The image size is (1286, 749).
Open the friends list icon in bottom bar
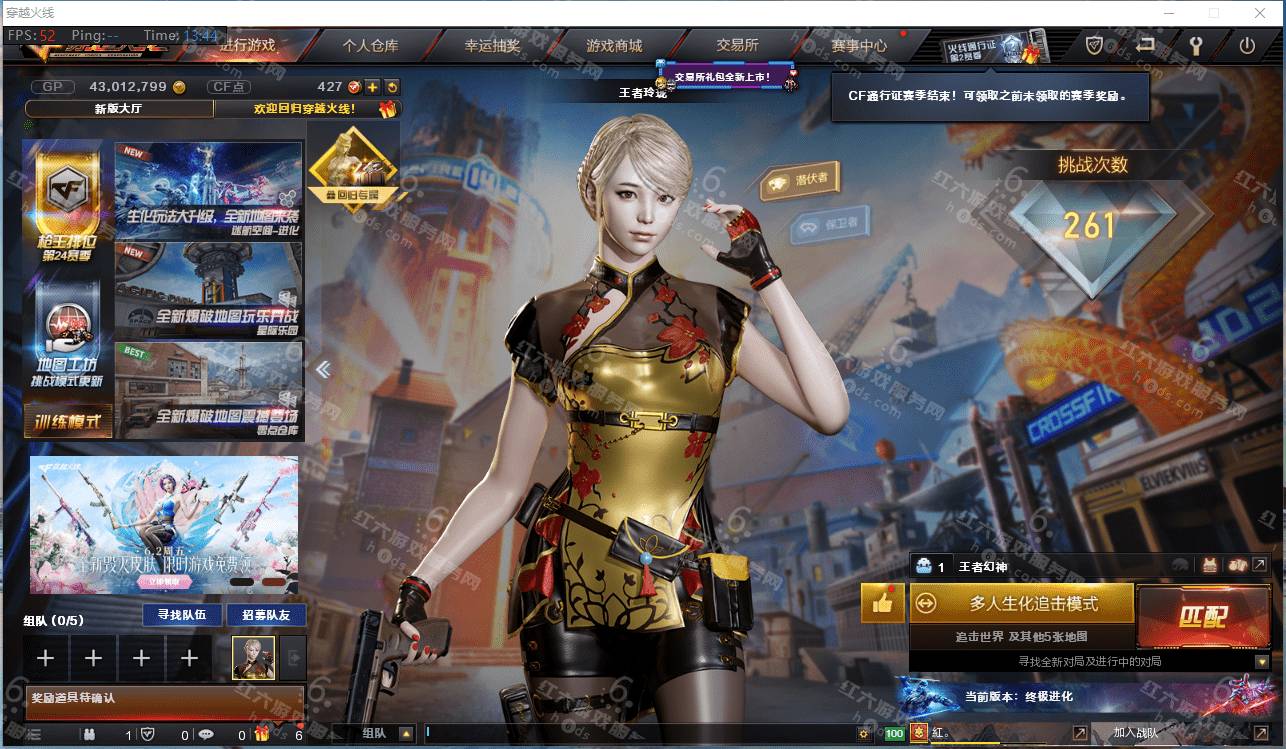click(x=91, y=736)
